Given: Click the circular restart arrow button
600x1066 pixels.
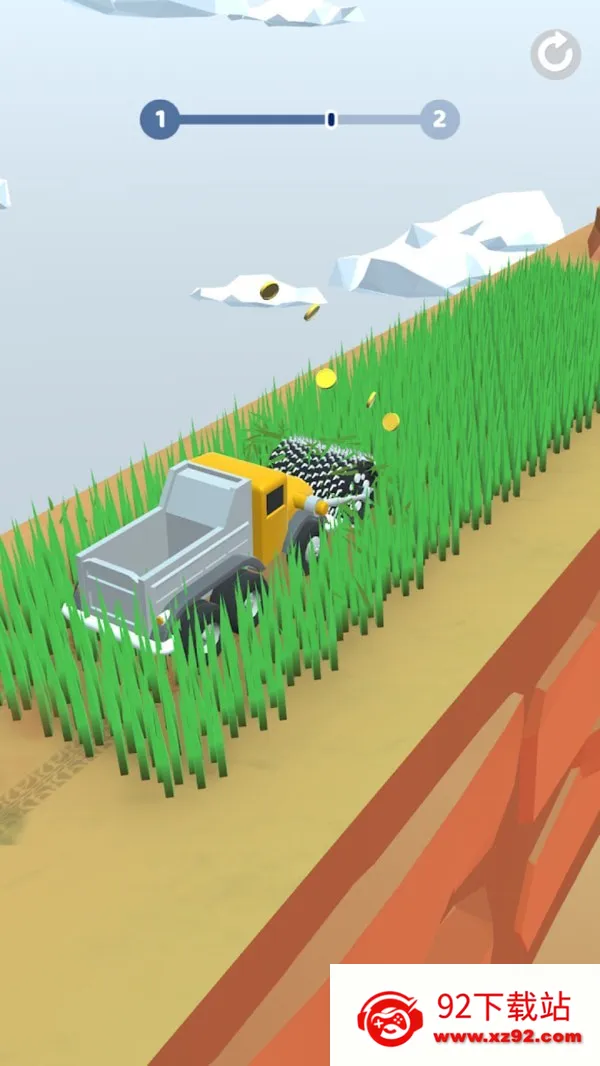Looking at the screenshot, I should coord(555,54).
